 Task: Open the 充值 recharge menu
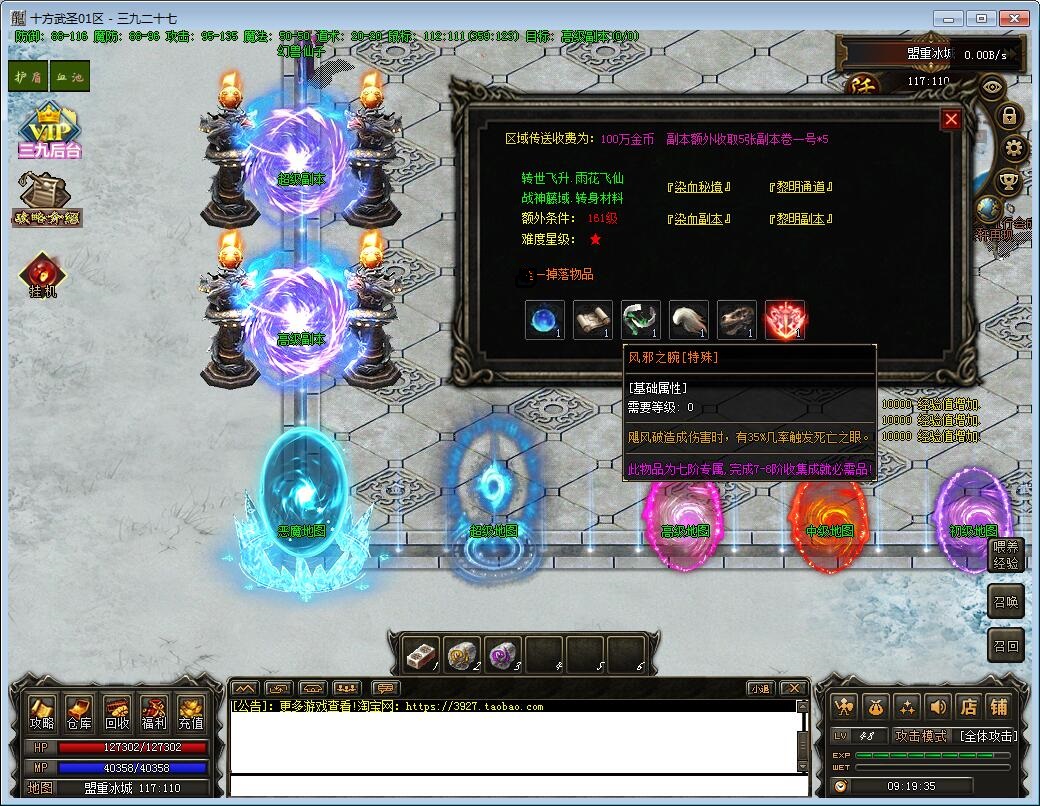click(x=191, y=713)
